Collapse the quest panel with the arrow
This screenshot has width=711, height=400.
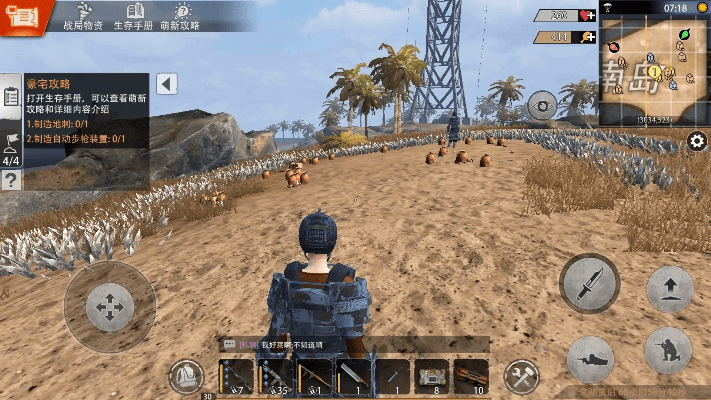tap(167, 84)
